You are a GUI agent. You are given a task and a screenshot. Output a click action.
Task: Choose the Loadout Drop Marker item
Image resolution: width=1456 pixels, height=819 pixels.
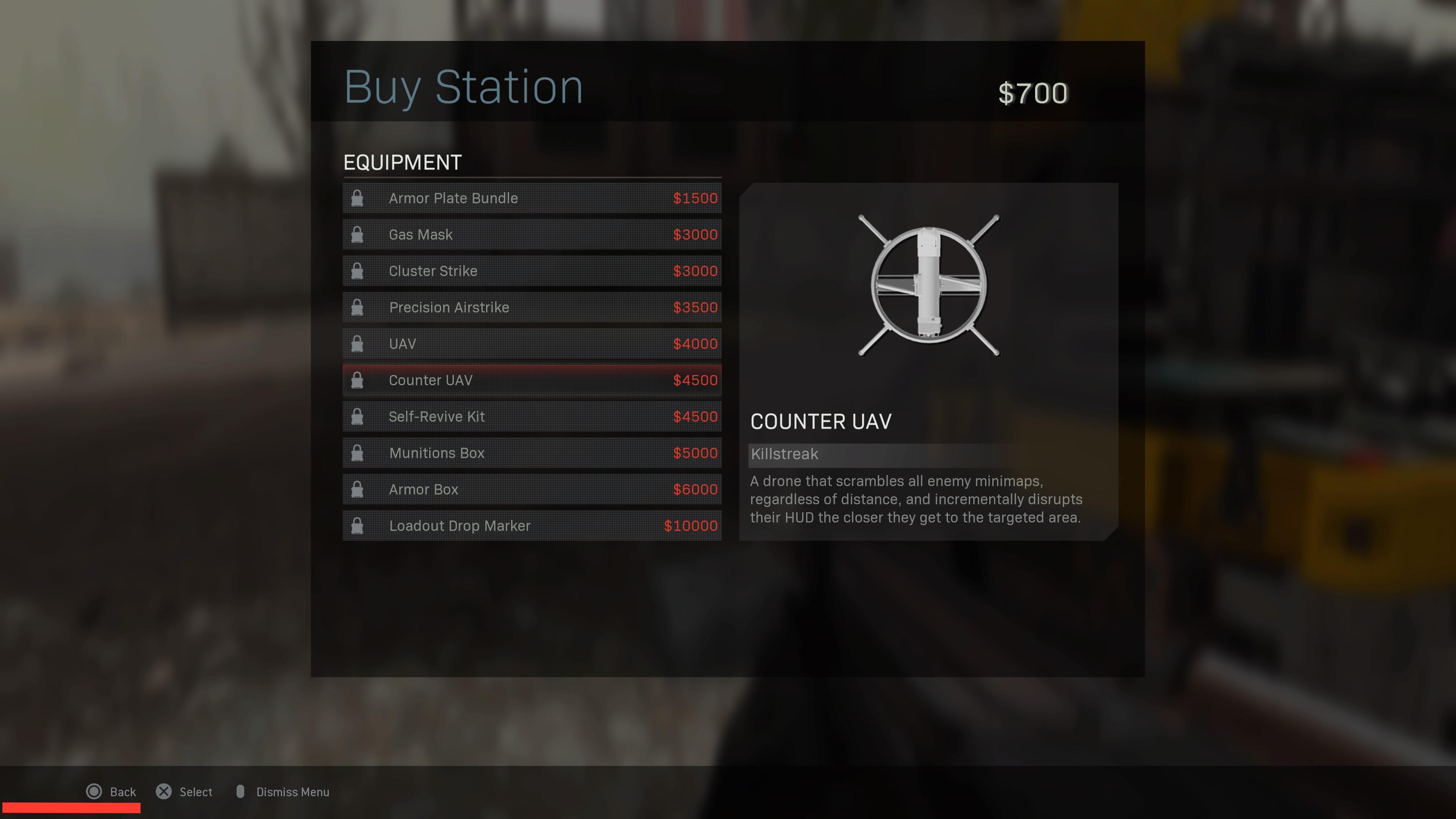(x=531, y=526)
